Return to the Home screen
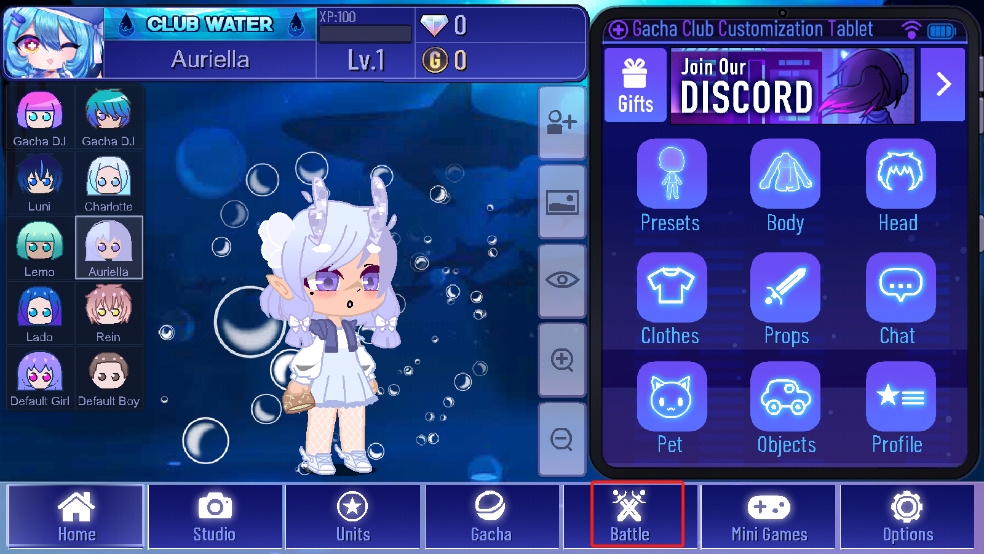This screenshot has height=554, width=984. (x=76, y=515)
